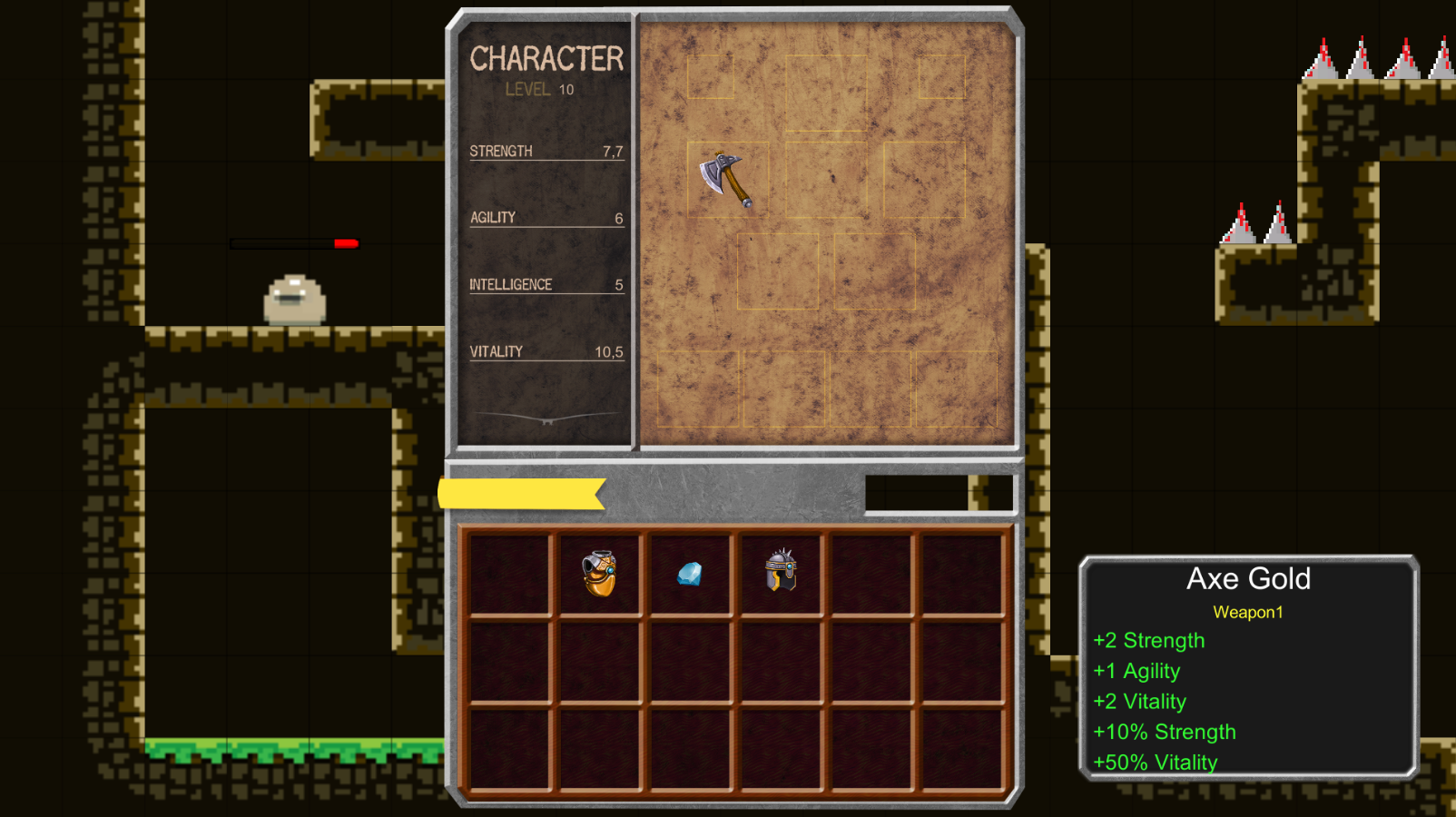Click the LEVEL 10 label
Image resolution: width=1456 pixels, height=817 pixels.
541,90
